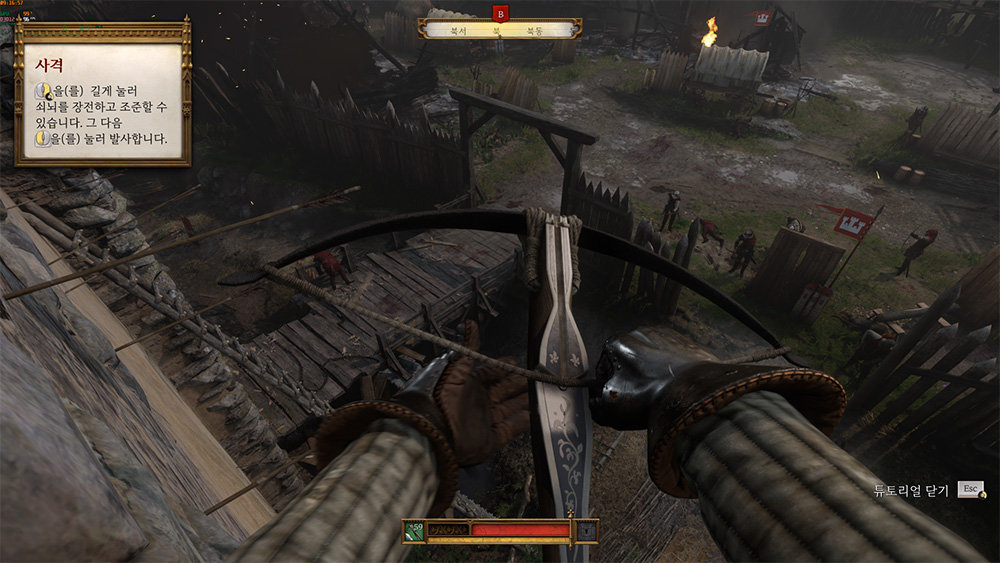The image size is (1000, 563).
Task: Select the crossbow bolt ammo icon
Action: tap(414, 531)
